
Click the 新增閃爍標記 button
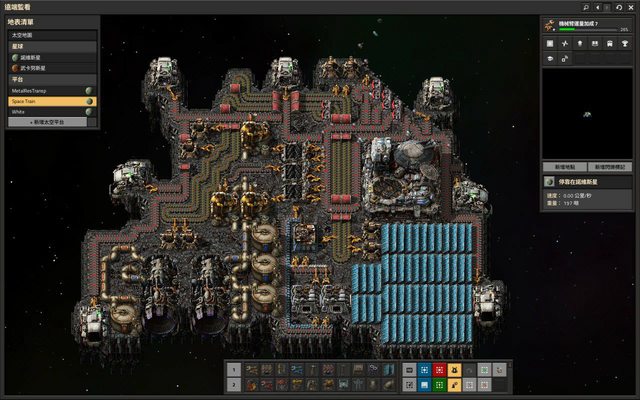point(611,165)
